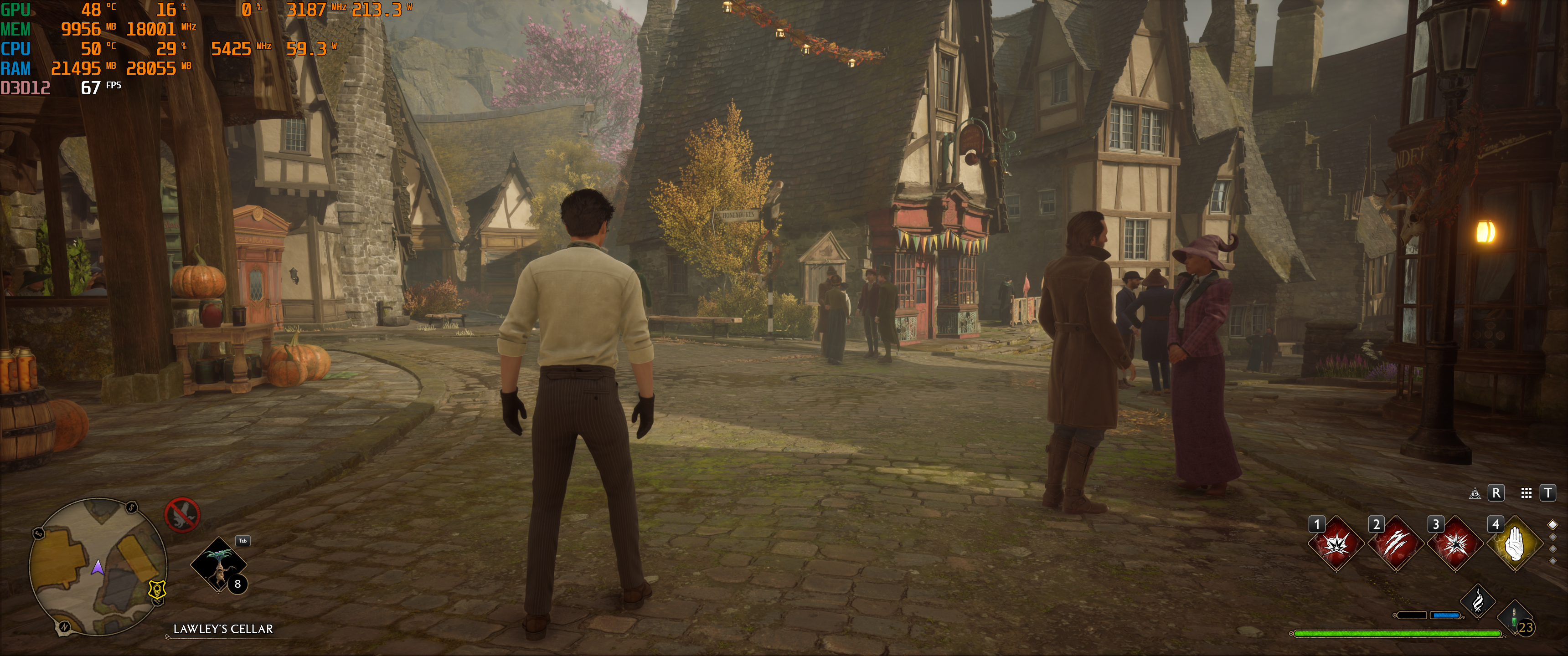
Task: Select the yellow quest marker on the minimap
Action: click(158, 589)
